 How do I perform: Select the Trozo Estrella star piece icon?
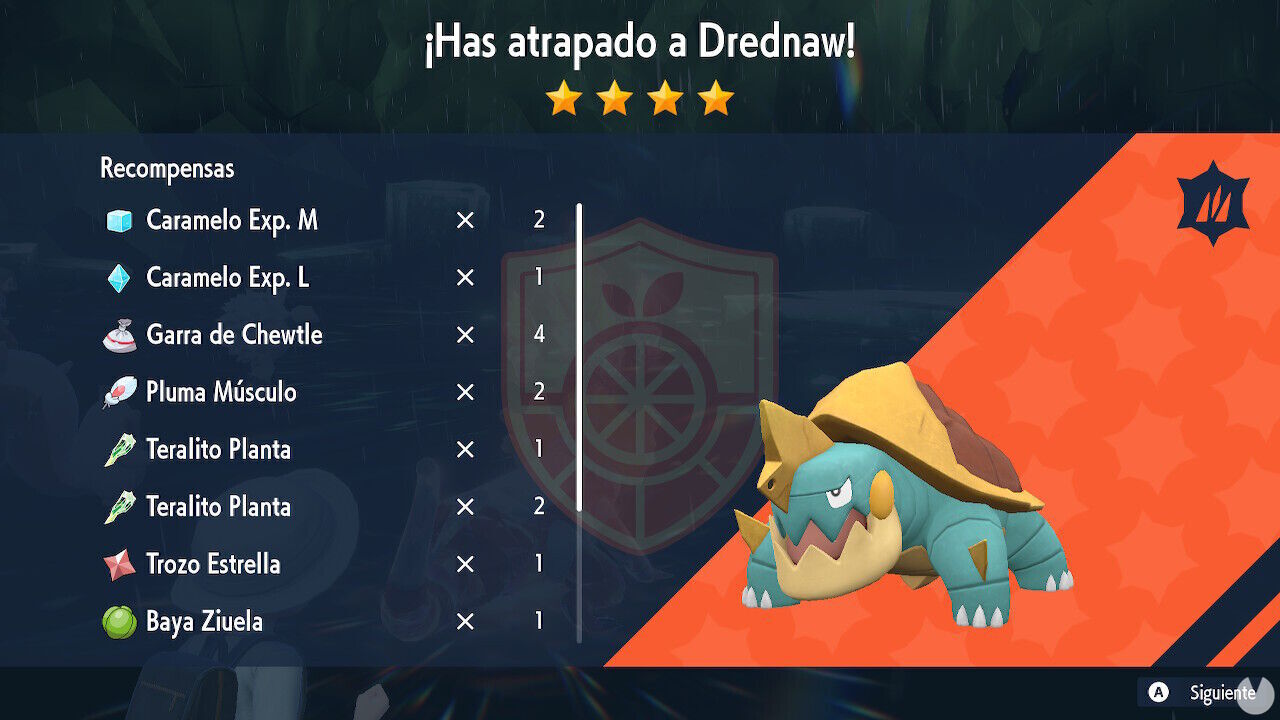click(121, 564)
